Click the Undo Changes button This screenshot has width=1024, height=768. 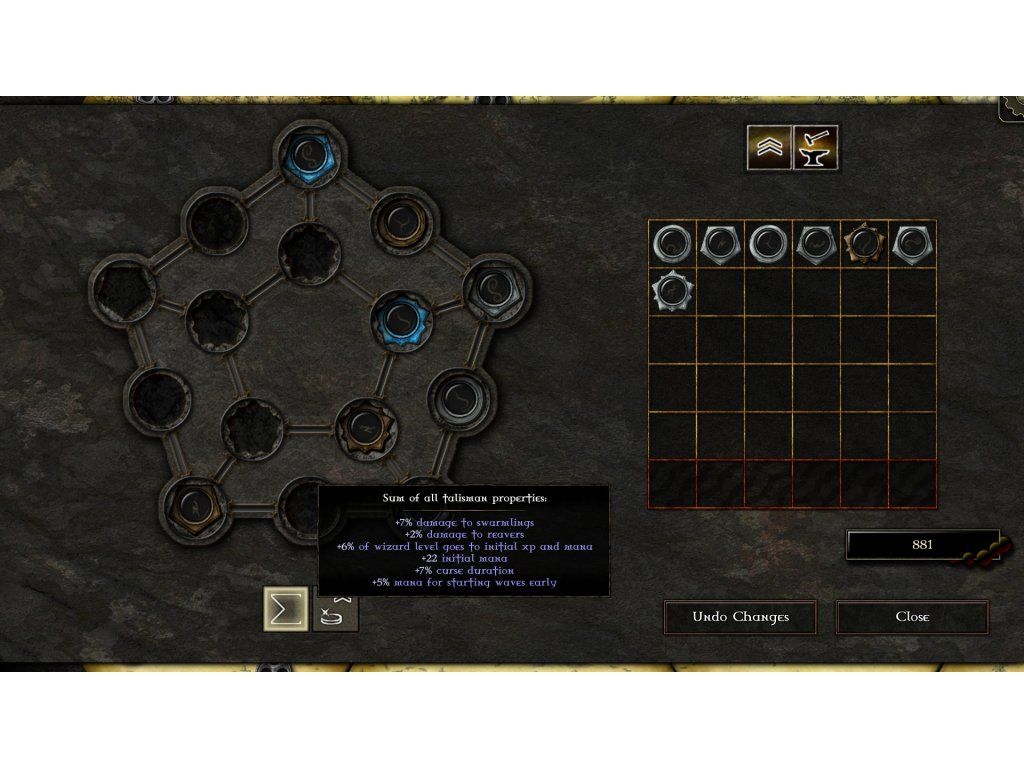[x=740, y=617]
